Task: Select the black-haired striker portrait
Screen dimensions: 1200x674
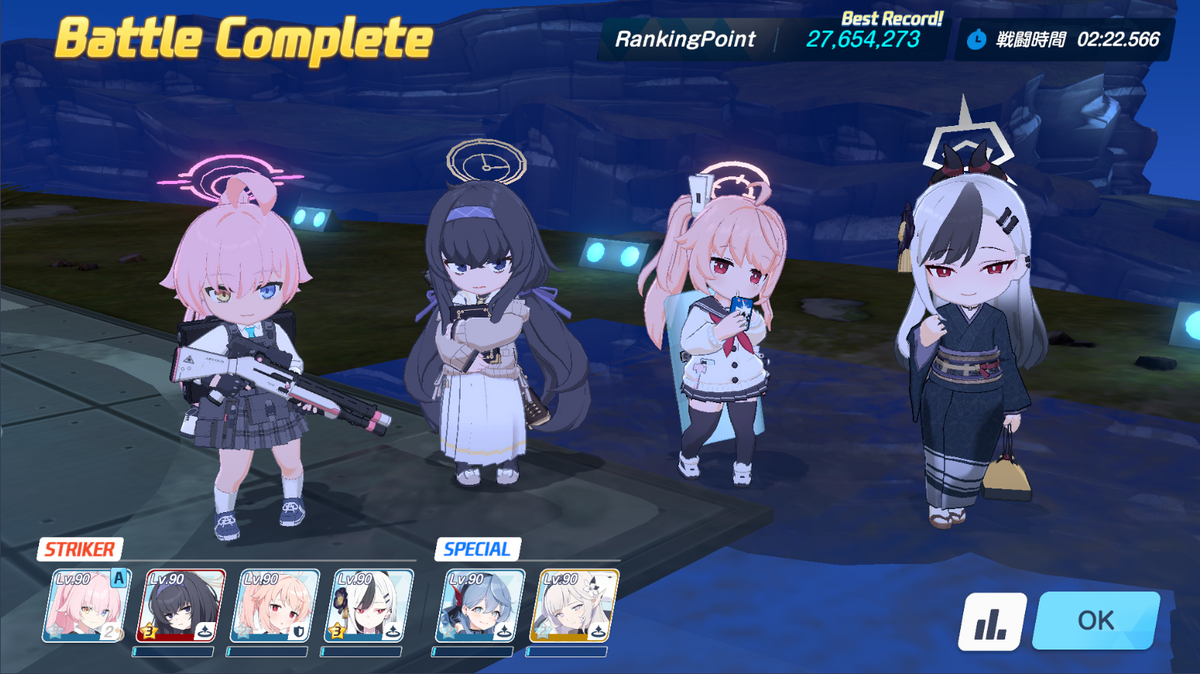Action: [x=182, y=606]
